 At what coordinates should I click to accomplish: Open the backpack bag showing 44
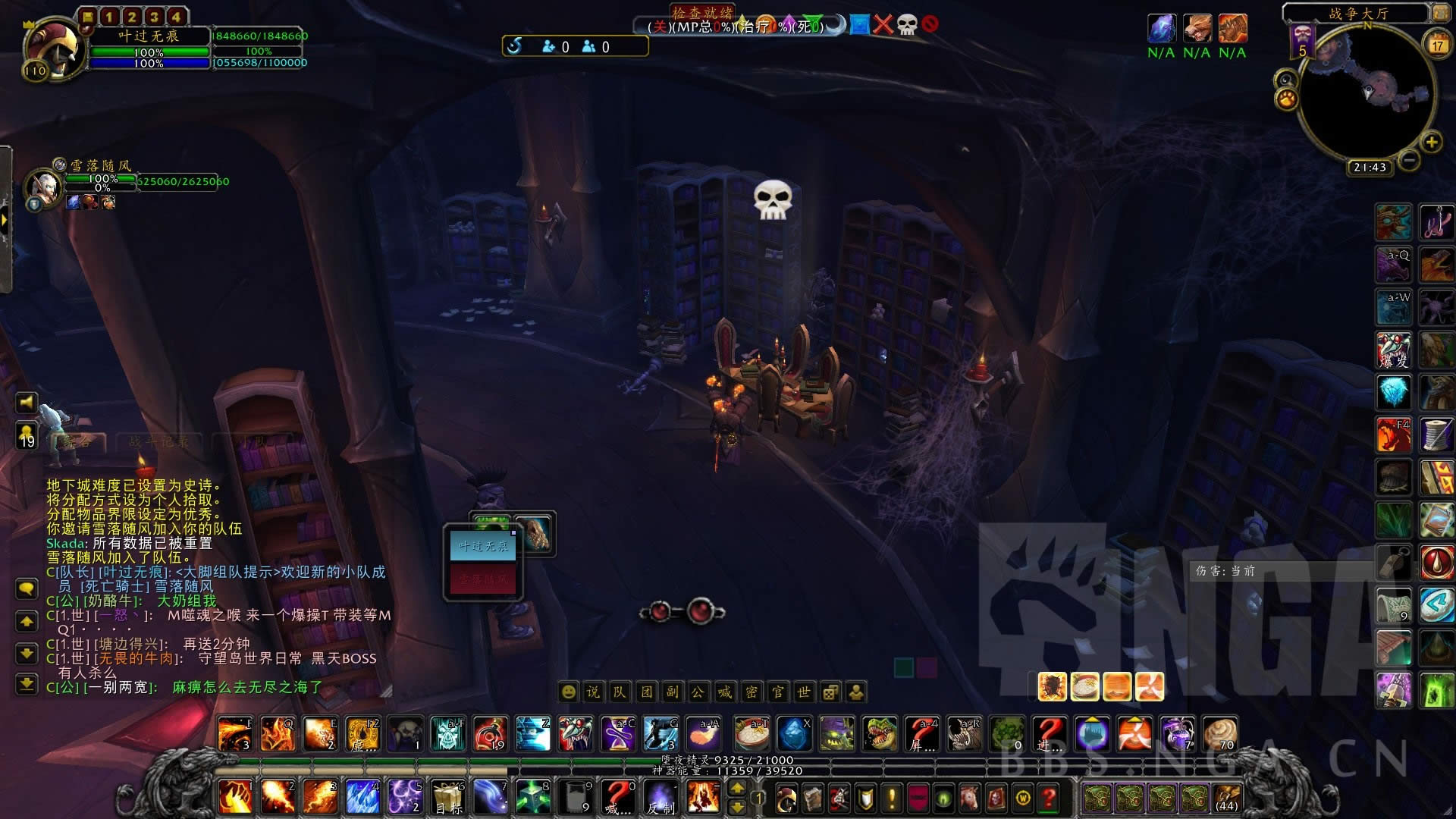(x=1226, y=797)
